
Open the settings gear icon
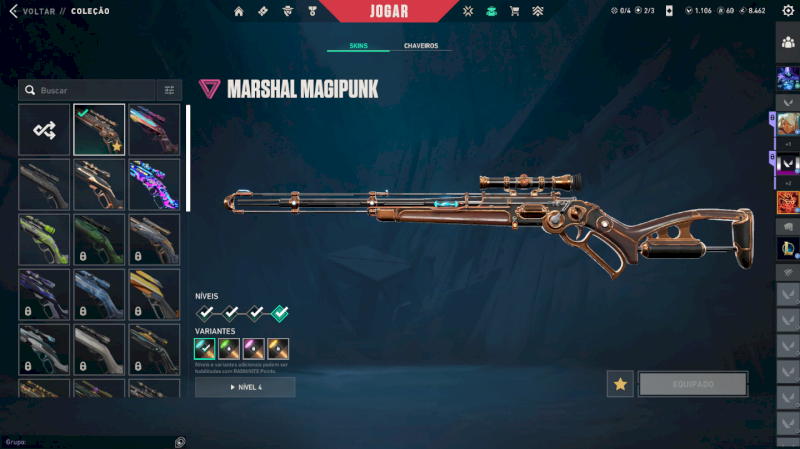[x=787, y=11]
